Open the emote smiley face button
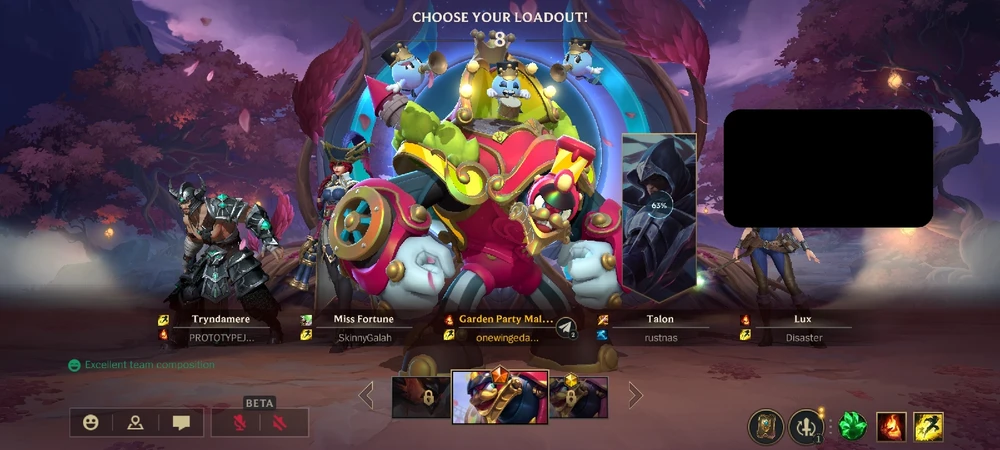The height and width of the screenshot is (450, 1000). (91, 423)
